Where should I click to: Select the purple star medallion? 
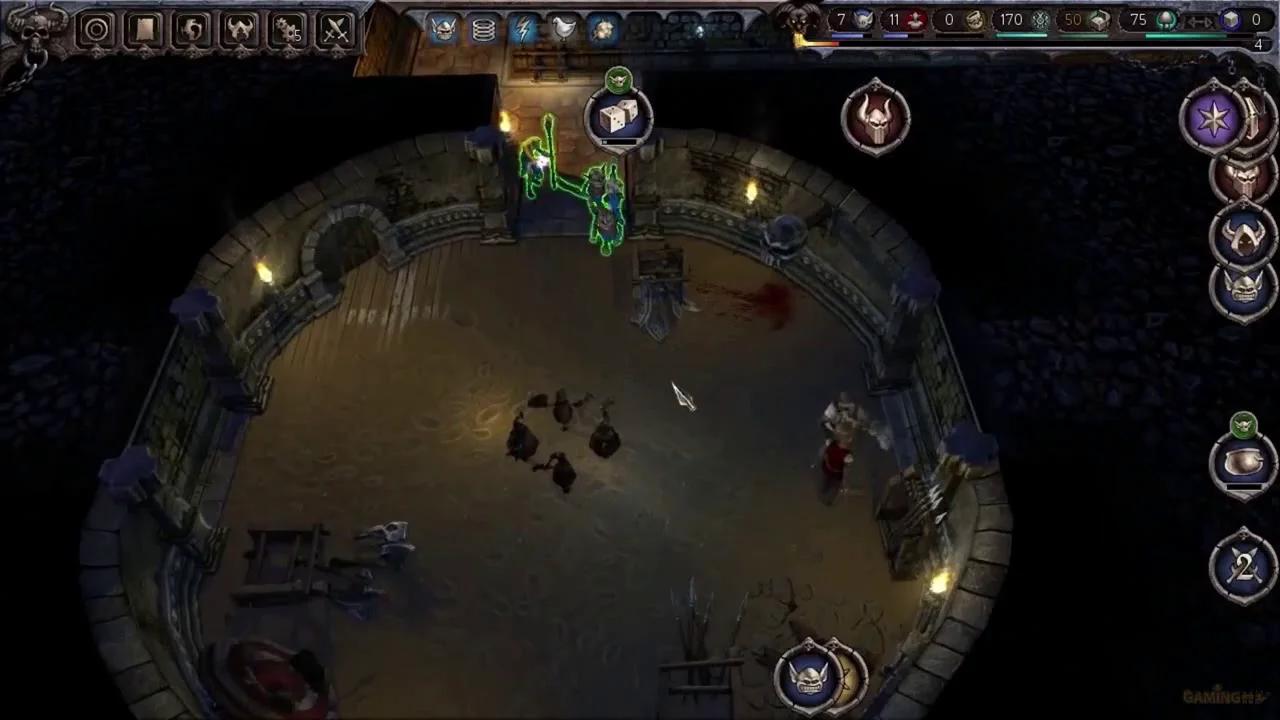coord(1215,118)
